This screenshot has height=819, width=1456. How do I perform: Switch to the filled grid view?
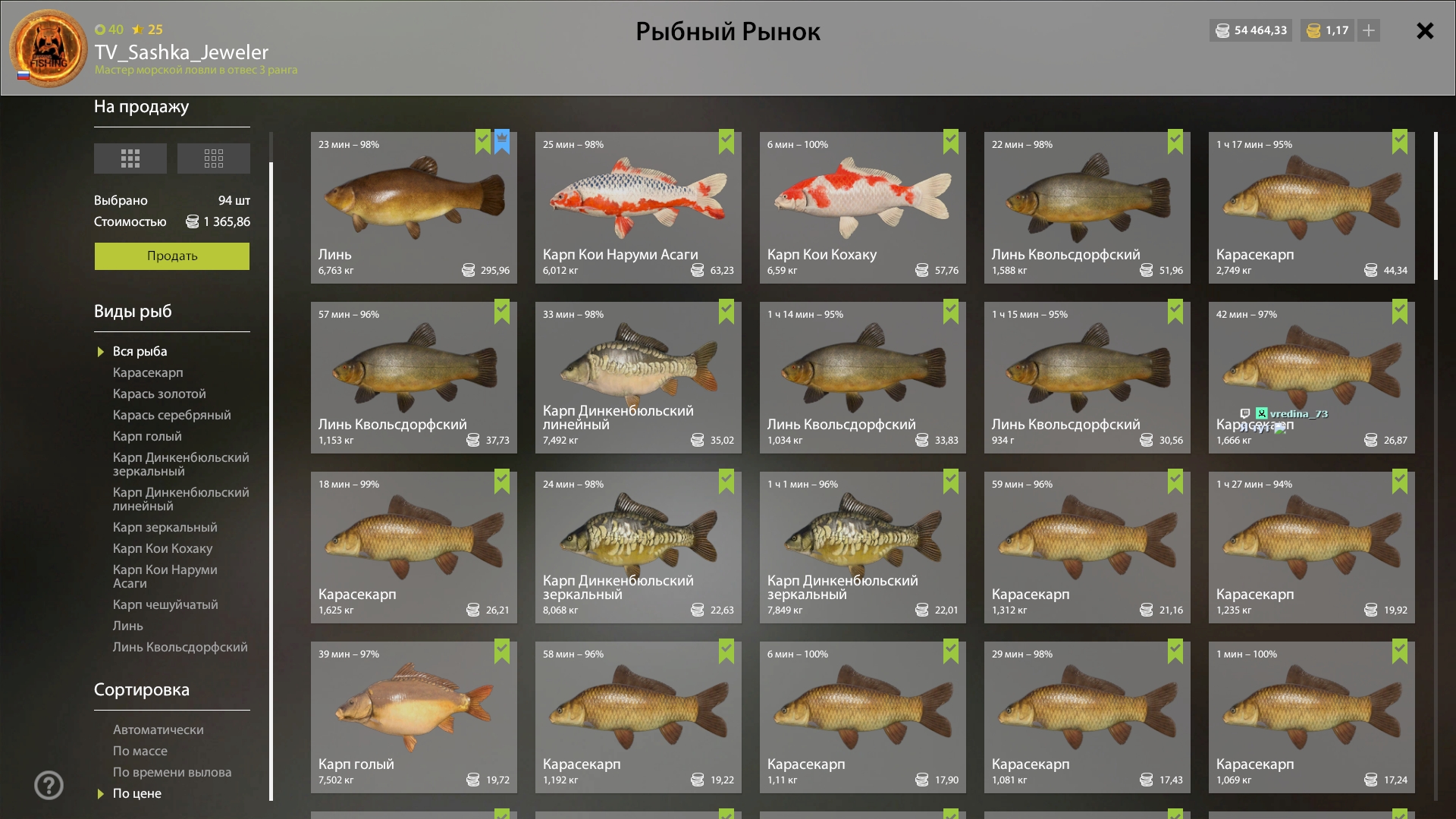(130, 158)
